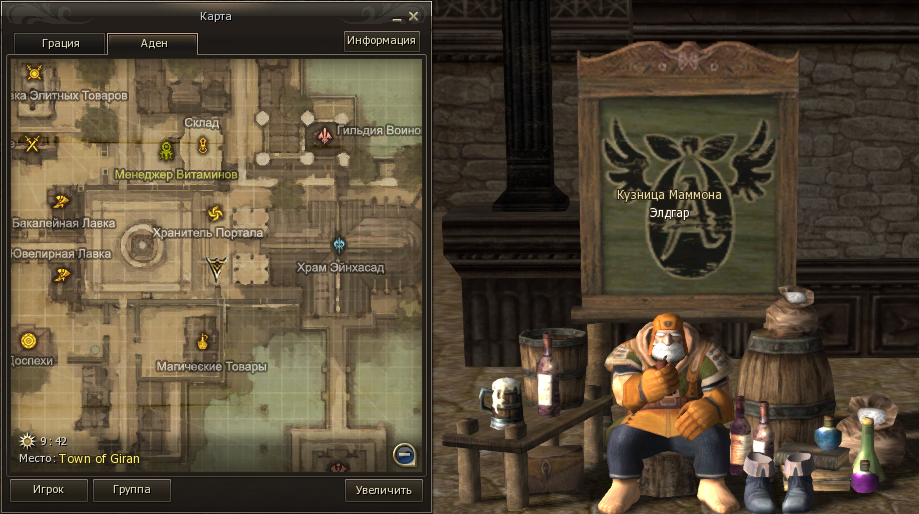
Task: Open the Информация panel
Action: click(381, 41)
